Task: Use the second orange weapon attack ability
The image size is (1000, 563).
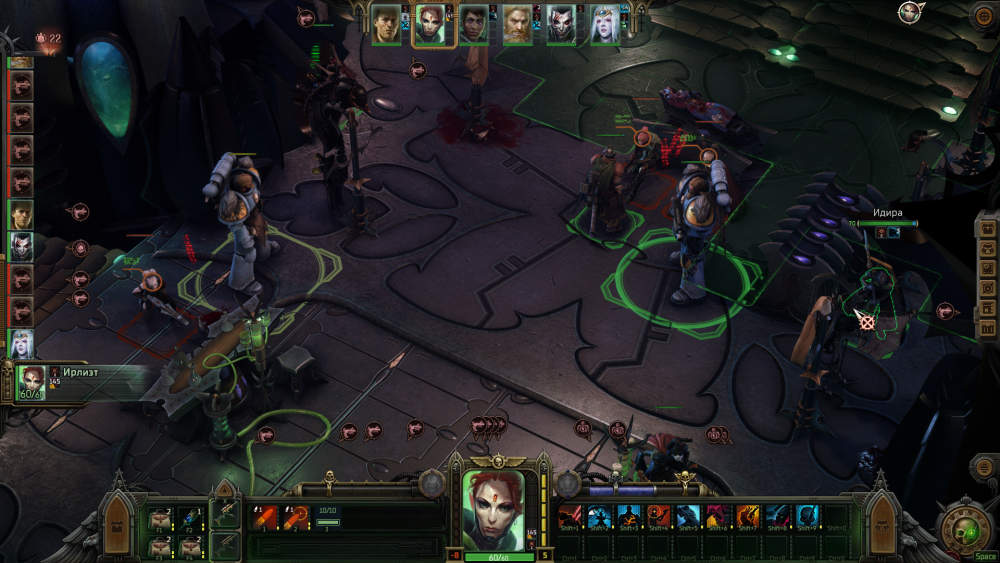Action: click(295, 518)
